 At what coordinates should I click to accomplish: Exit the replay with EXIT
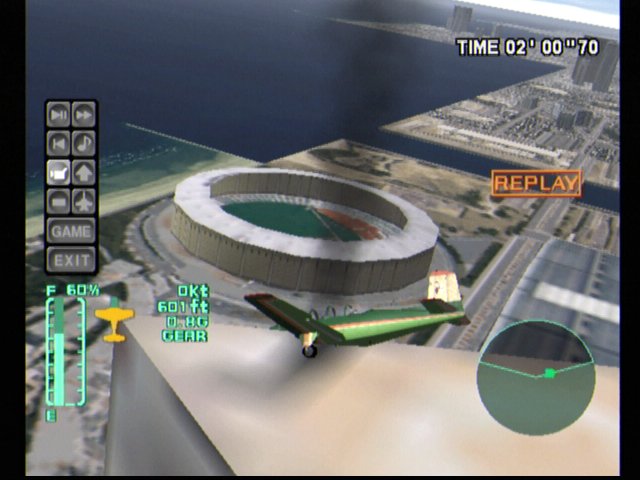pyautogui.click(x=71, y=260)
